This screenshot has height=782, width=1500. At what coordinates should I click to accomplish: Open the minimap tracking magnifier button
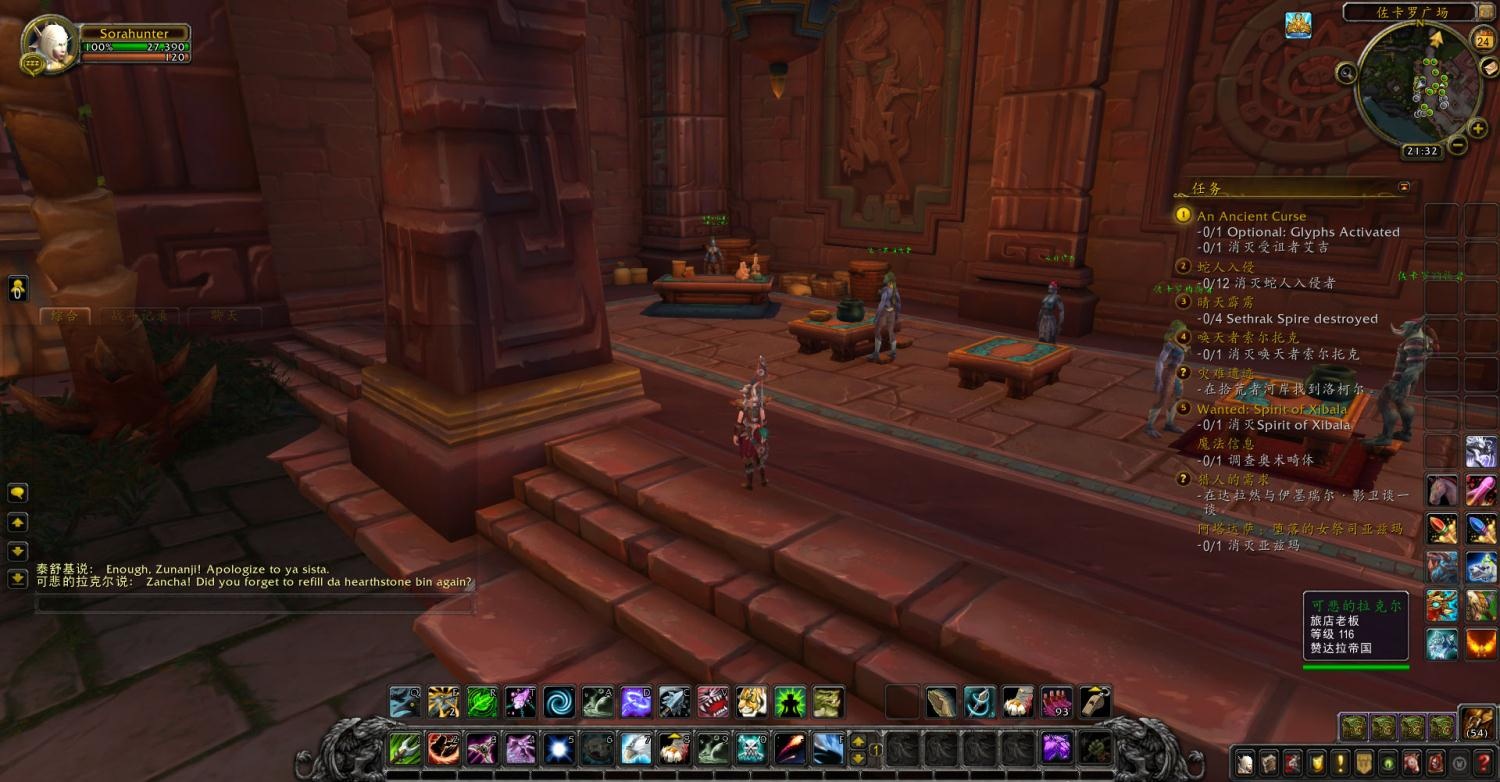tap(1346, 72)
